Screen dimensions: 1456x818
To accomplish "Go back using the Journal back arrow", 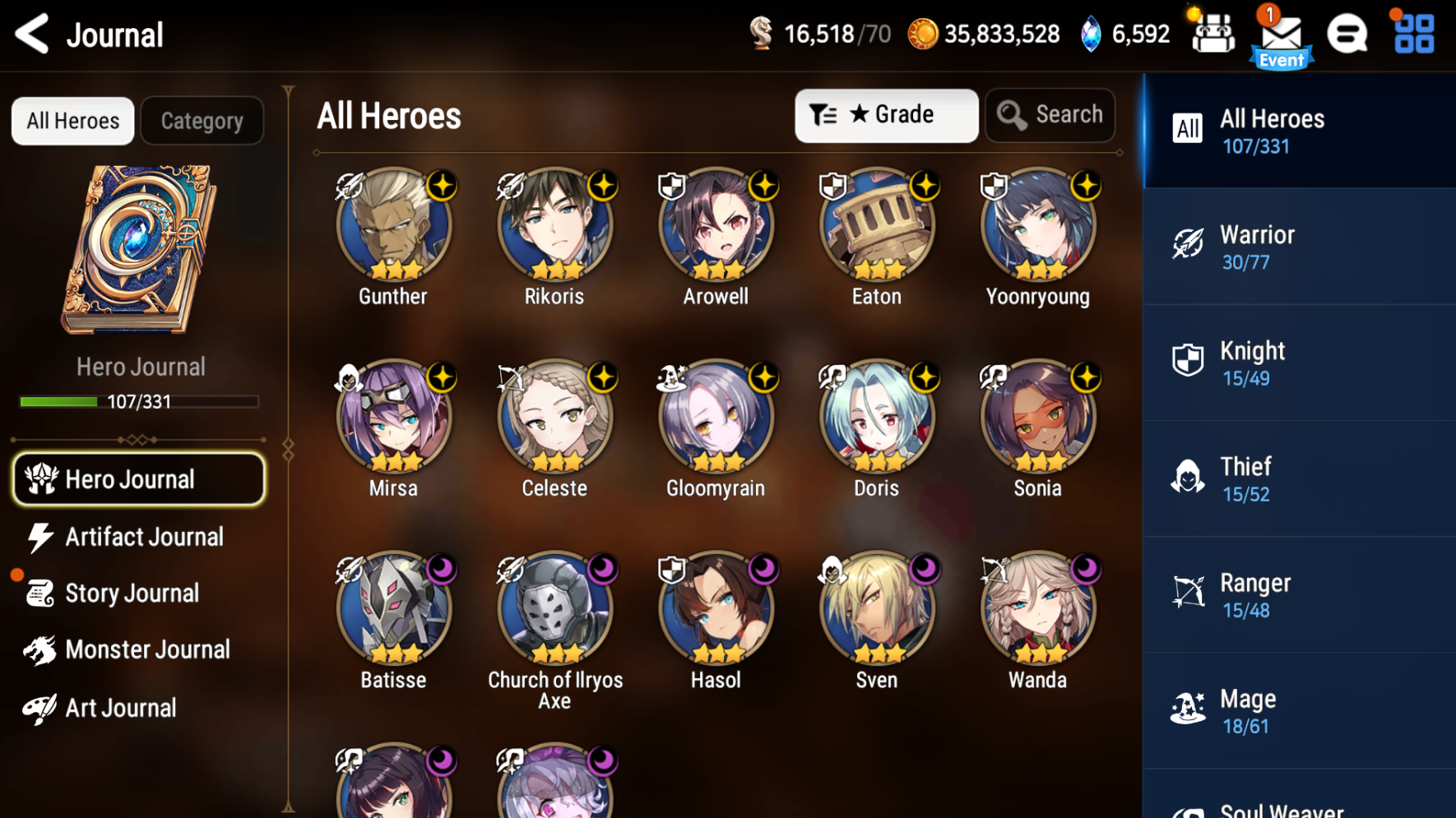I will tap(31, 34).
